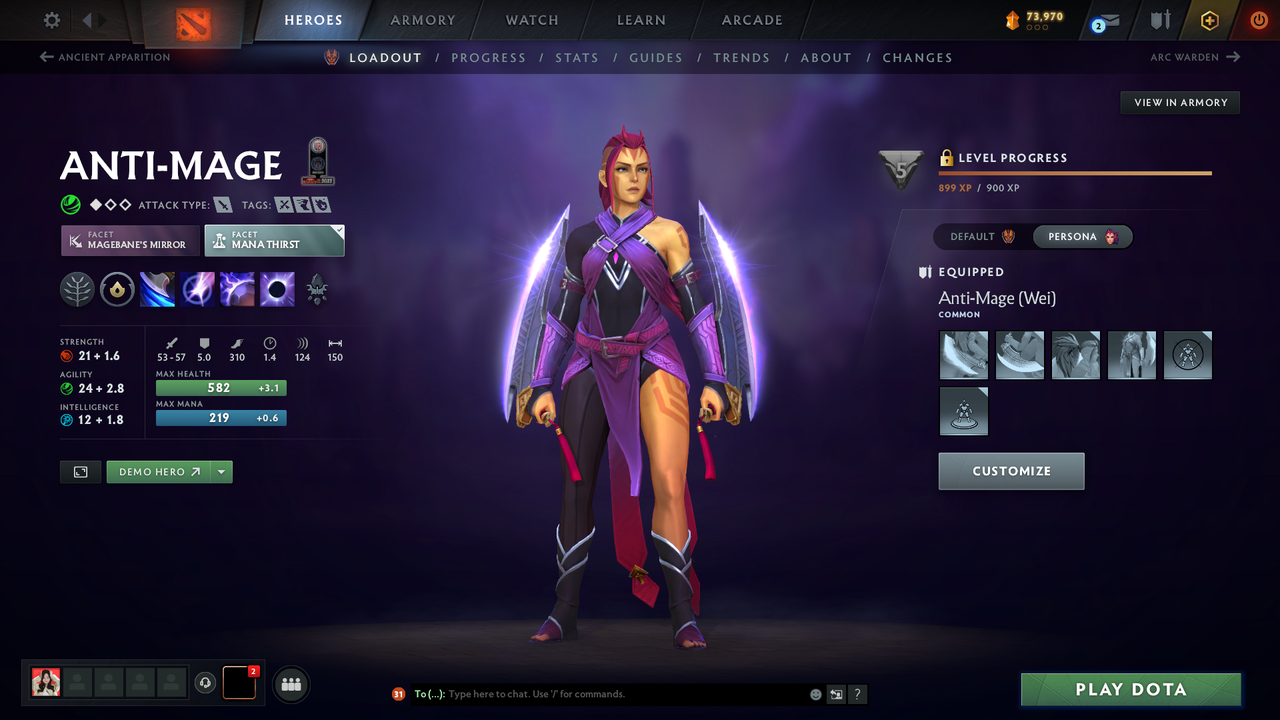Open the Anti-Mage Wei blade thumbnail
Screen dimensions: 1280x720
pyautogui.click(x=963, y=355)
